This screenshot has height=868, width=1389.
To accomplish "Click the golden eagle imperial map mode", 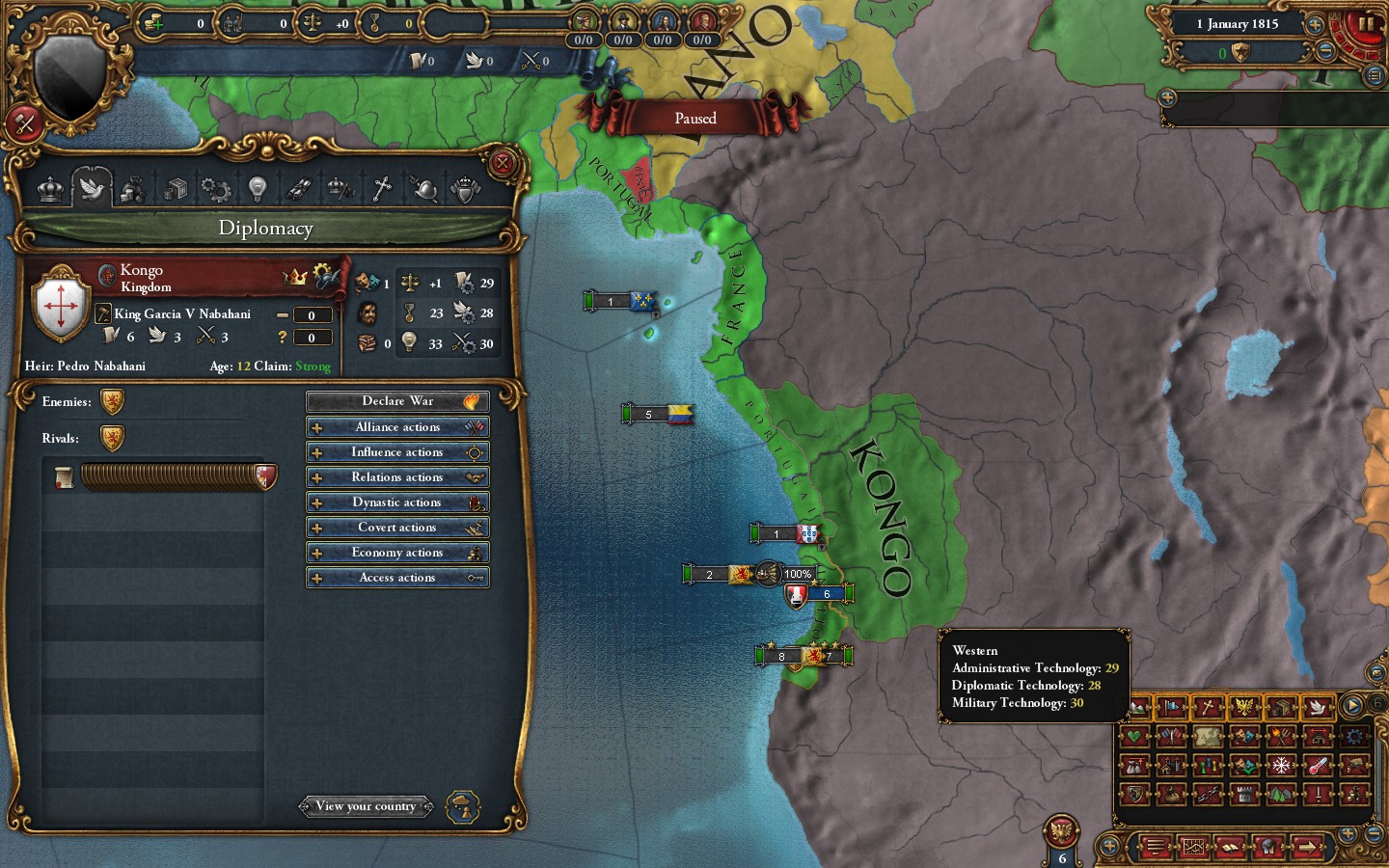I will coord(1243,709).
